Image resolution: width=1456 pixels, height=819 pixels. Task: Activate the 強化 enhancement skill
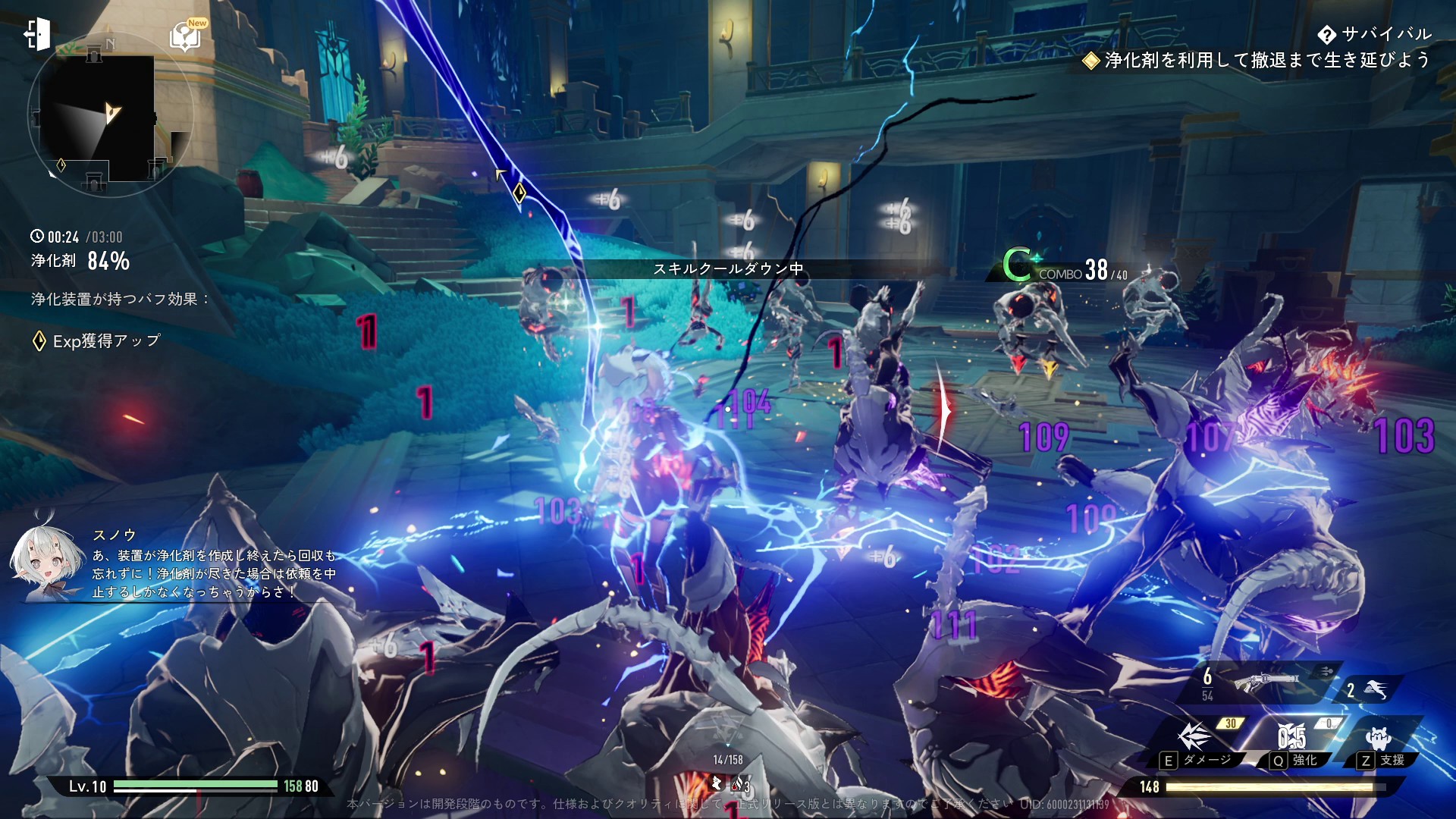pyautogui.click(x=1292, y=738)
